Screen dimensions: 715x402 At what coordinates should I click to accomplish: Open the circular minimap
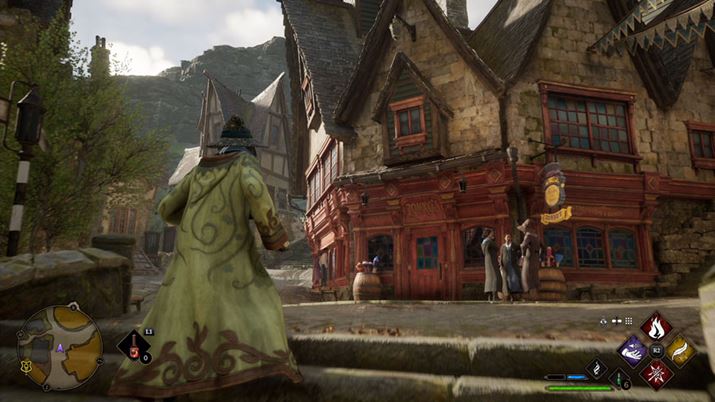[59, 347]
